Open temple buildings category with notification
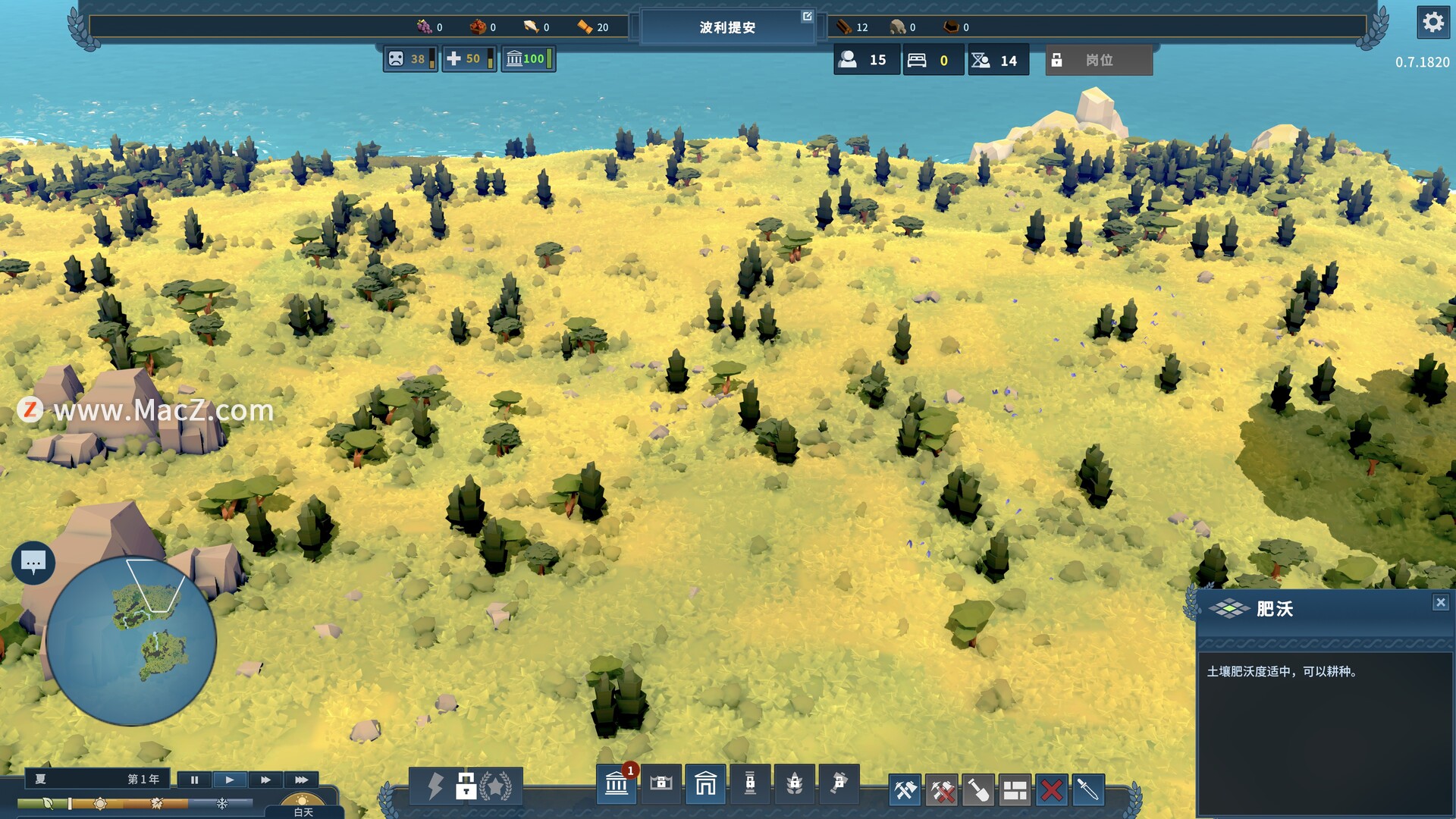This screenshot has height=819, width=1456. click(x=617, y=785)
